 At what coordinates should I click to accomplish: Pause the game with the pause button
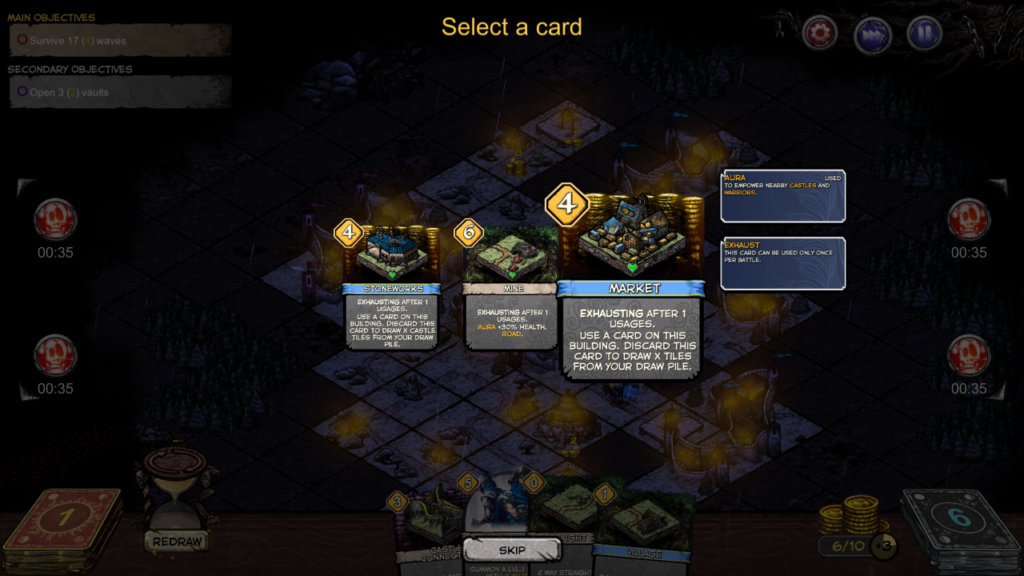(924, 33)
